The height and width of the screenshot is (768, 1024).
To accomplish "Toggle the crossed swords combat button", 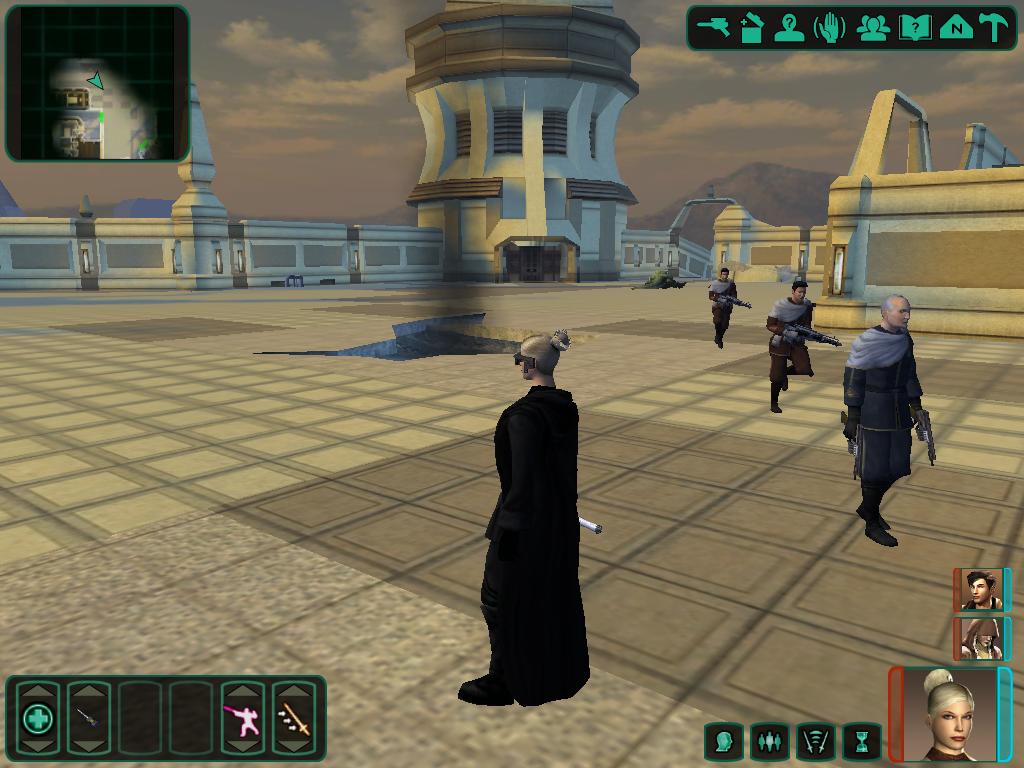I will [815, 742].
